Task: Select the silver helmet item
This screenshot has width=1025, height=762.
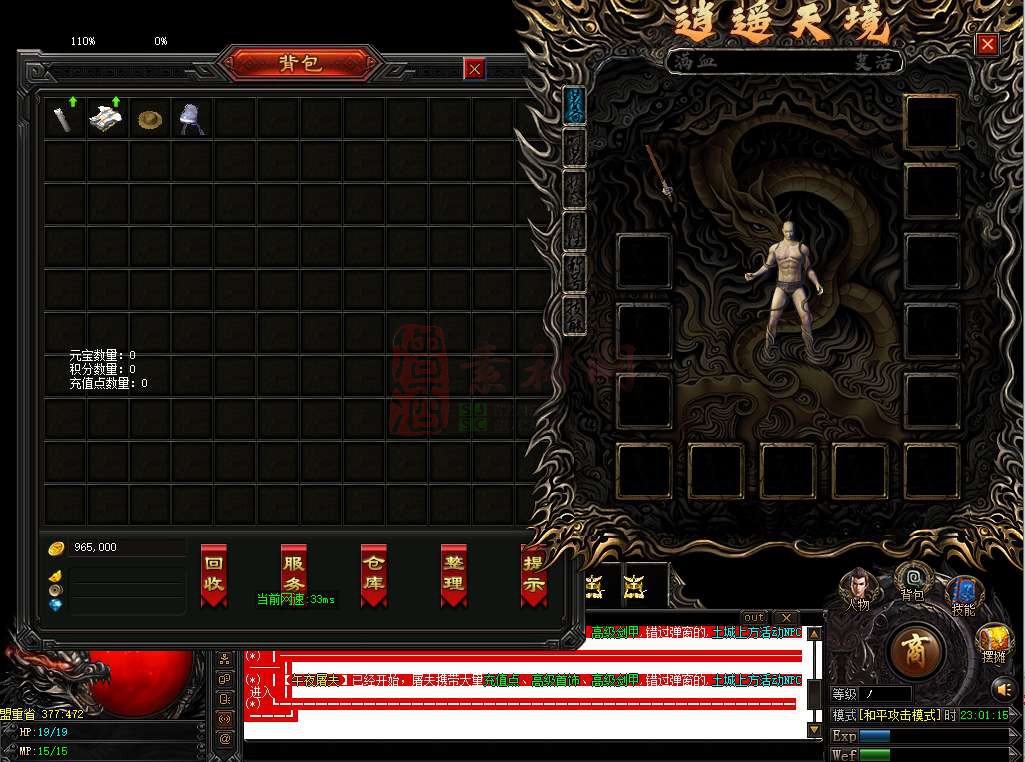Action: [192, 119]
